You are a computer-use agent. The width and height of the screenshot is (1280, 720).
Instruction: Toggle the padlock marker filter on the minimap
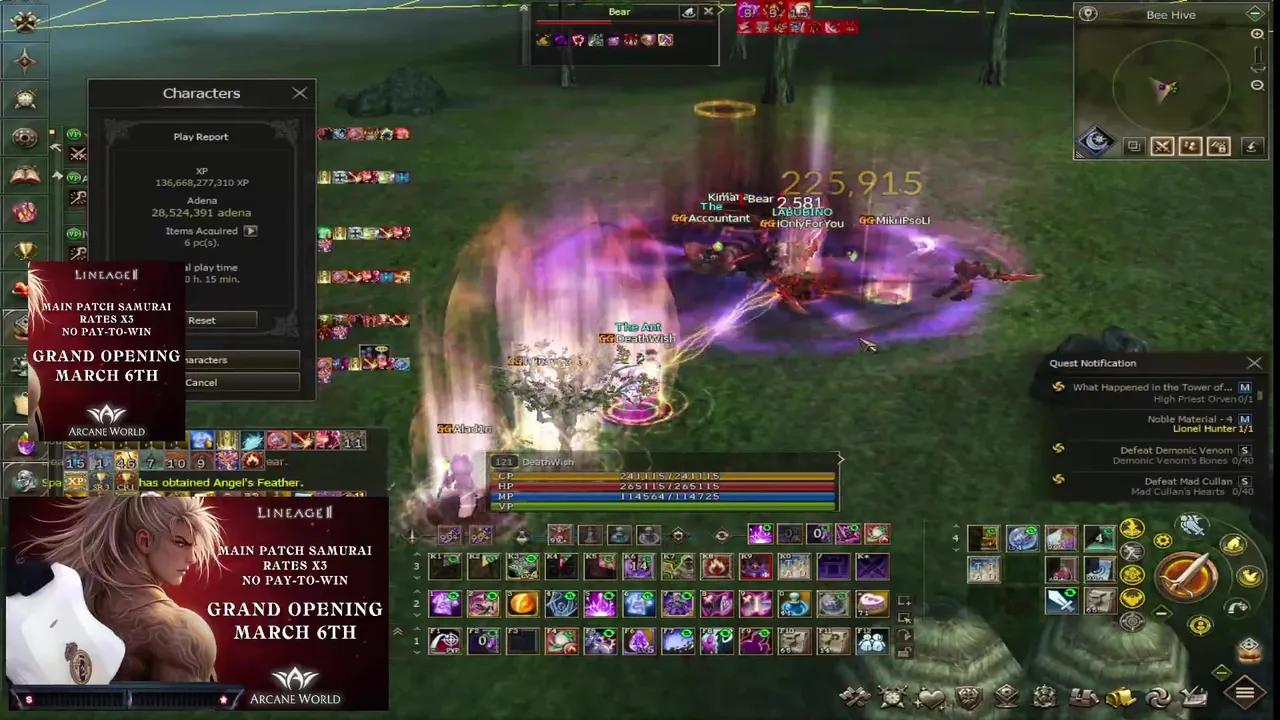(x=1218, y=146)
